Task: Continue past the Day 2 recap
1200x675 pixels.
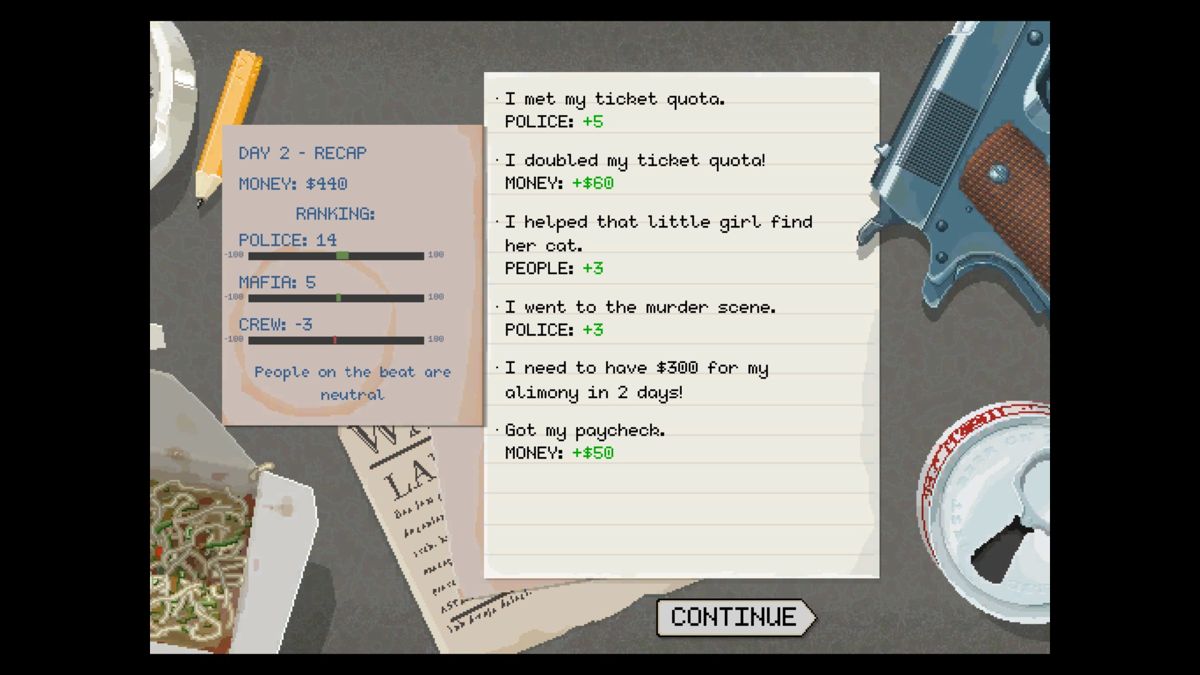Action: pyautogui.click(x=734, y=617)
